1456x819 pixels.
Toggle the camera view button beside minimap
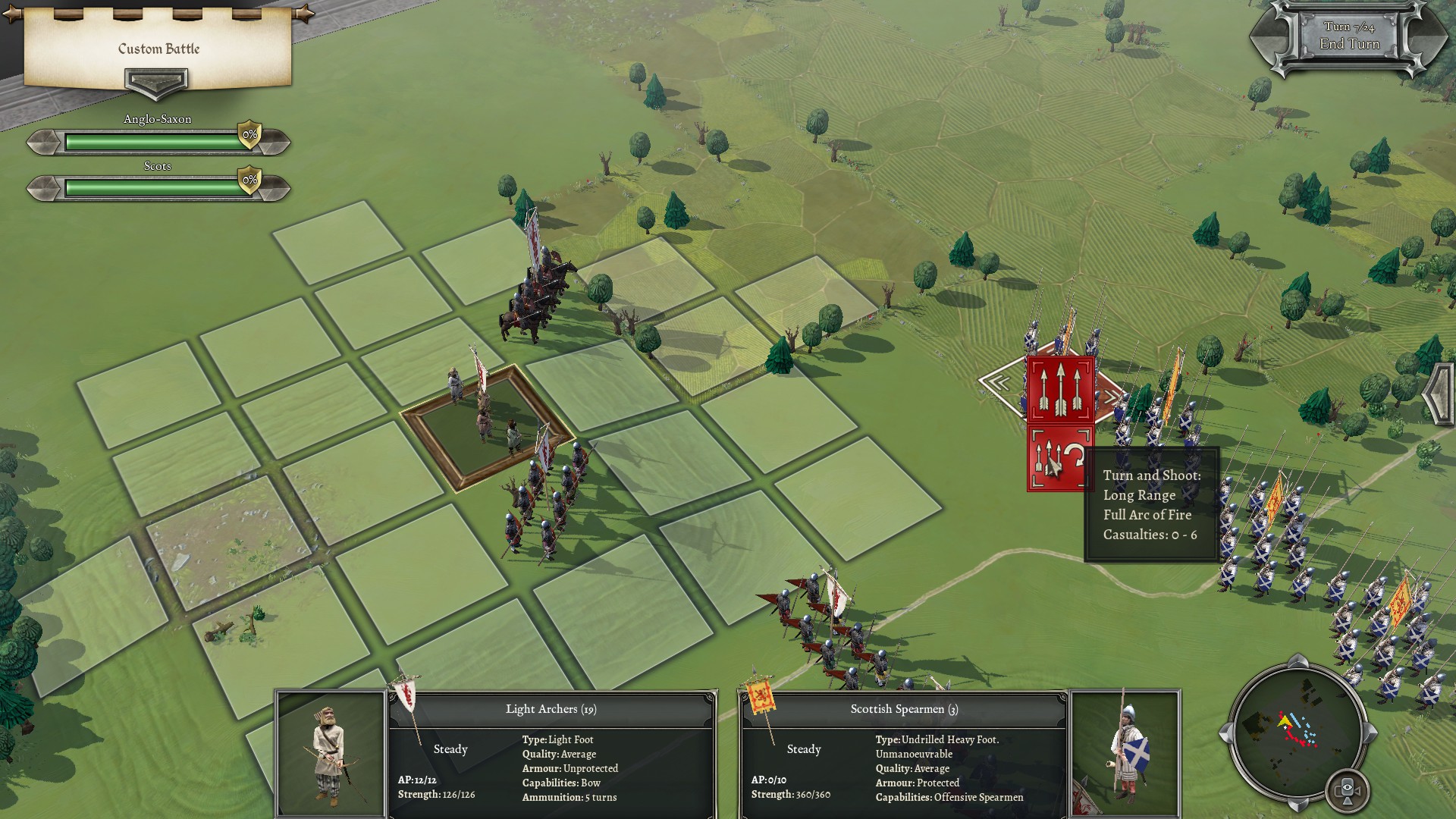(1347, 790)
